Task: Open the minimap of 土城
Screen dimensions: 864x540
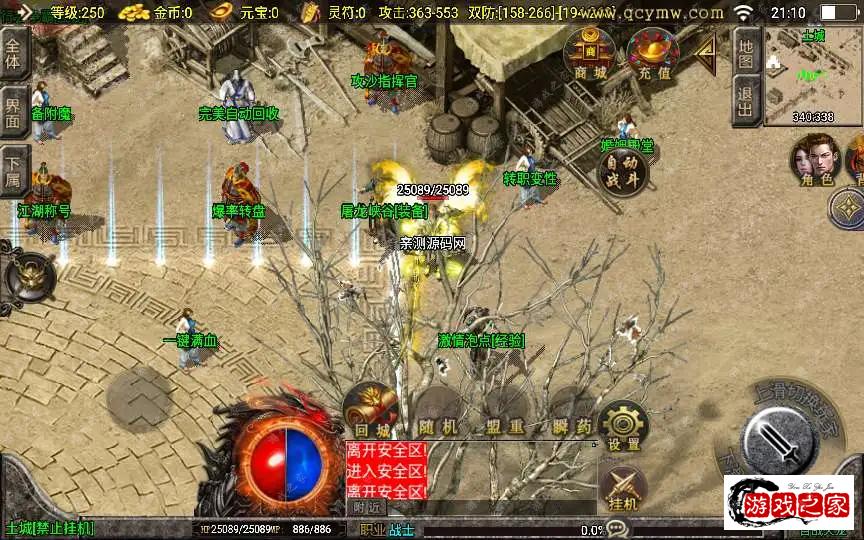Action: pyautogui.click(x=812, y=75)
